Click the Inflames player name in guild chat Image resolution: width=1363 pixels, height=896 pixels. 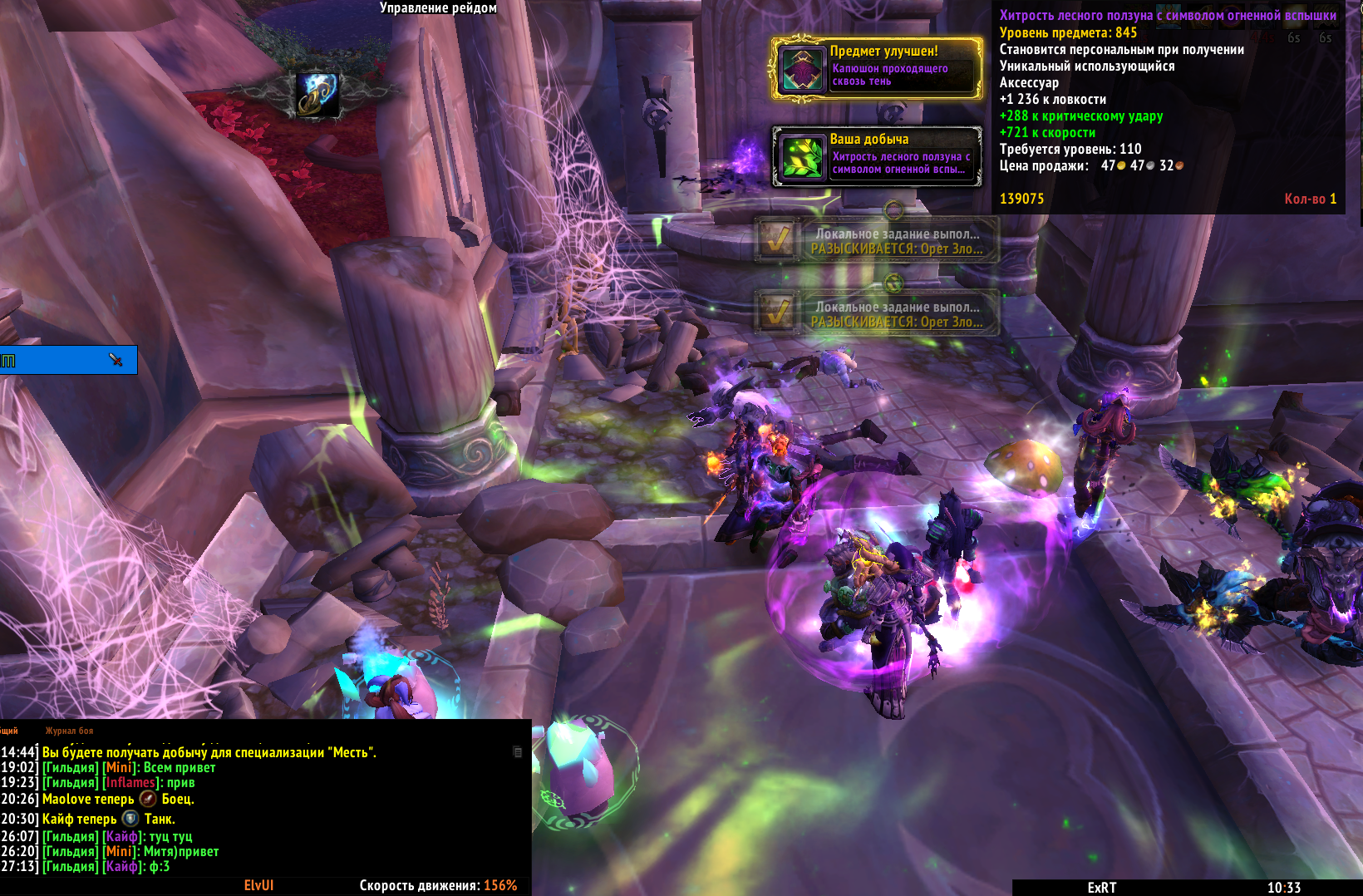point(131,783)
